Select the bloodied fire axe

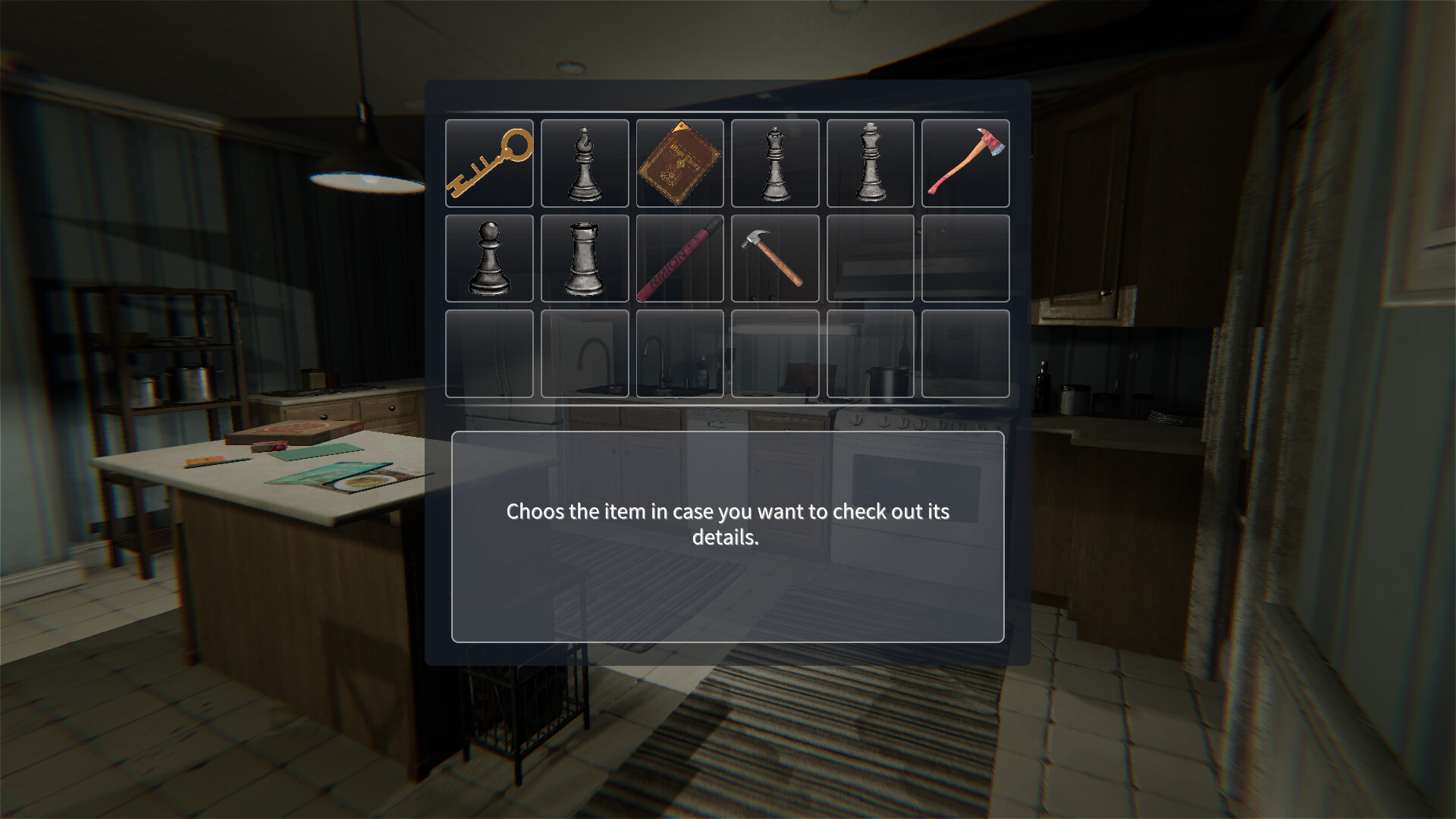click(965, 163)
